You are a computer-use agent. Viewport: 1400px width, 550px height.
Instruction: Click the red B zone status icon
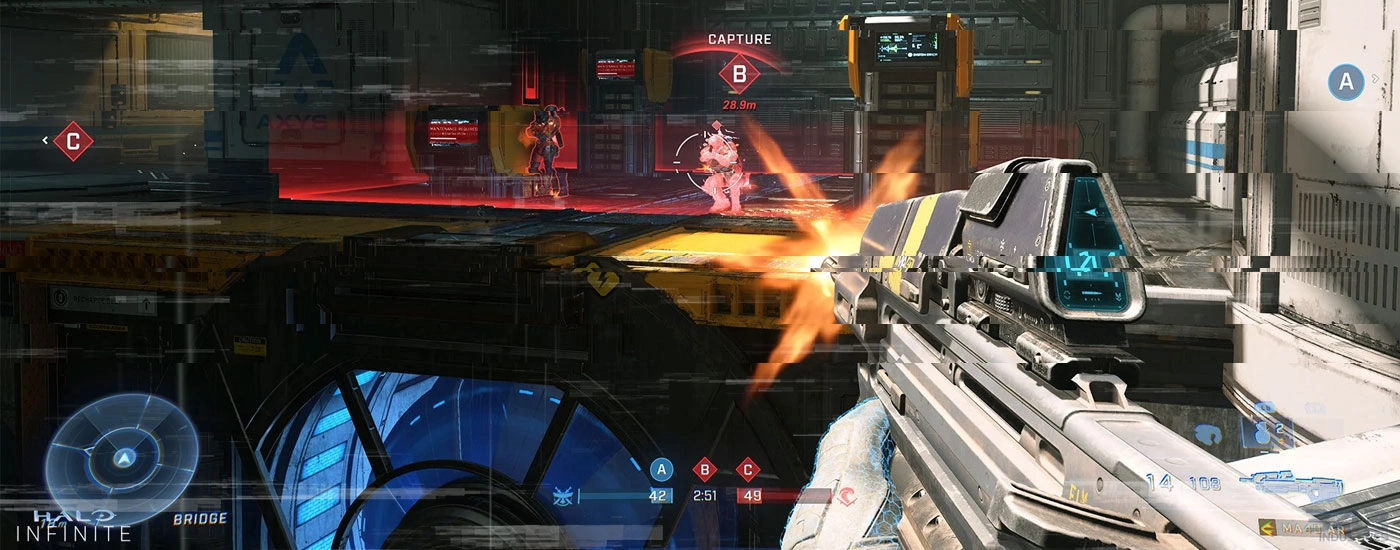tap(704, 469)
